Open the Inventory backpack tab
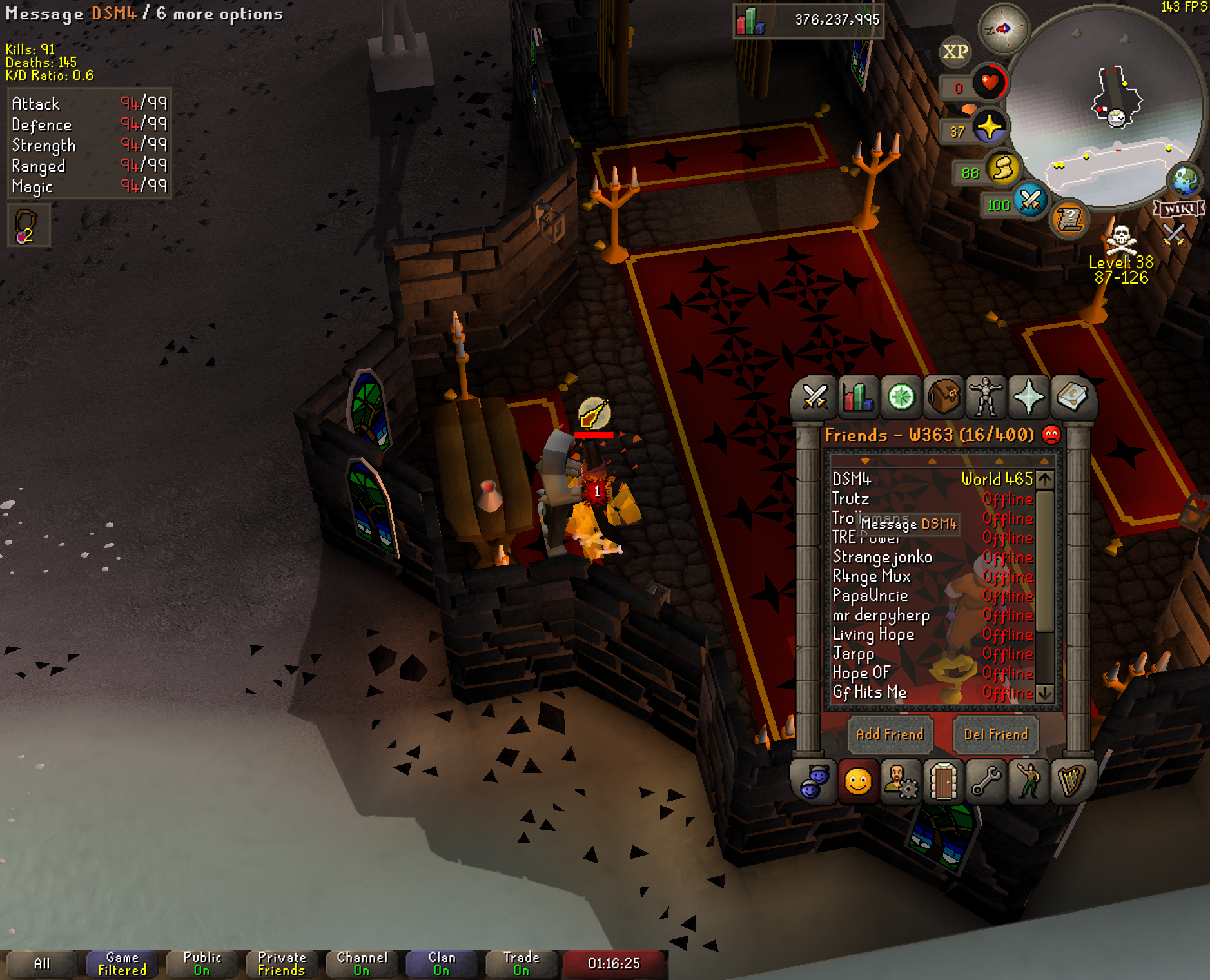1210x980 pixels. [944, 397]
